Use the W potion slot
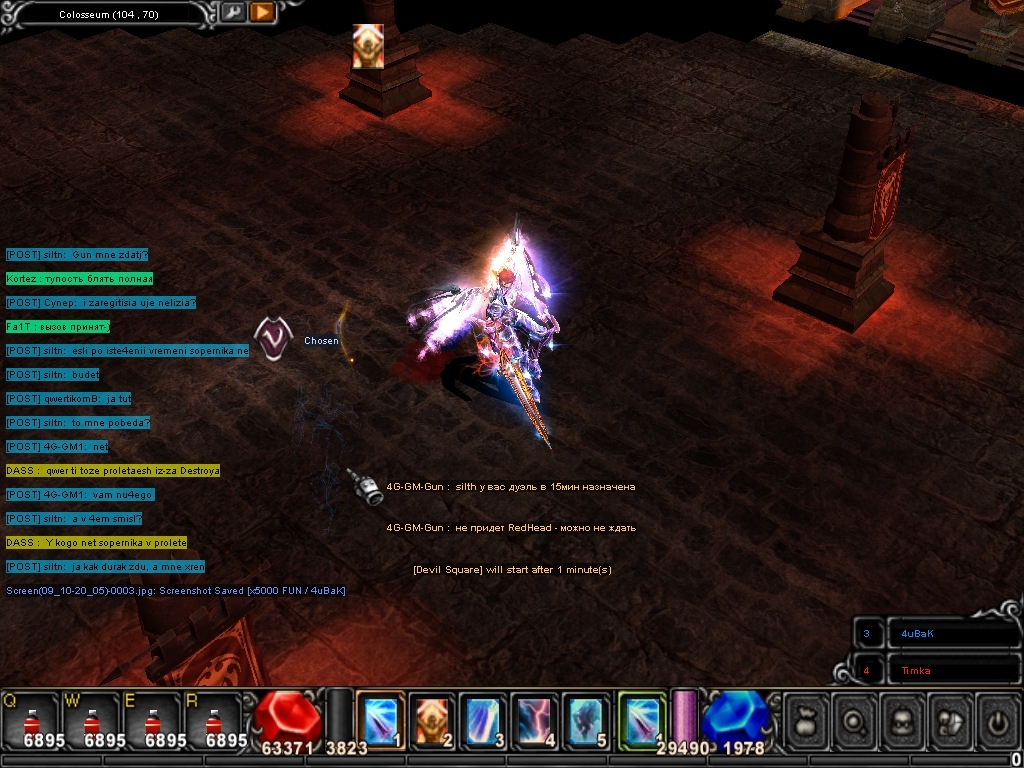 click(x=91, y=720)
